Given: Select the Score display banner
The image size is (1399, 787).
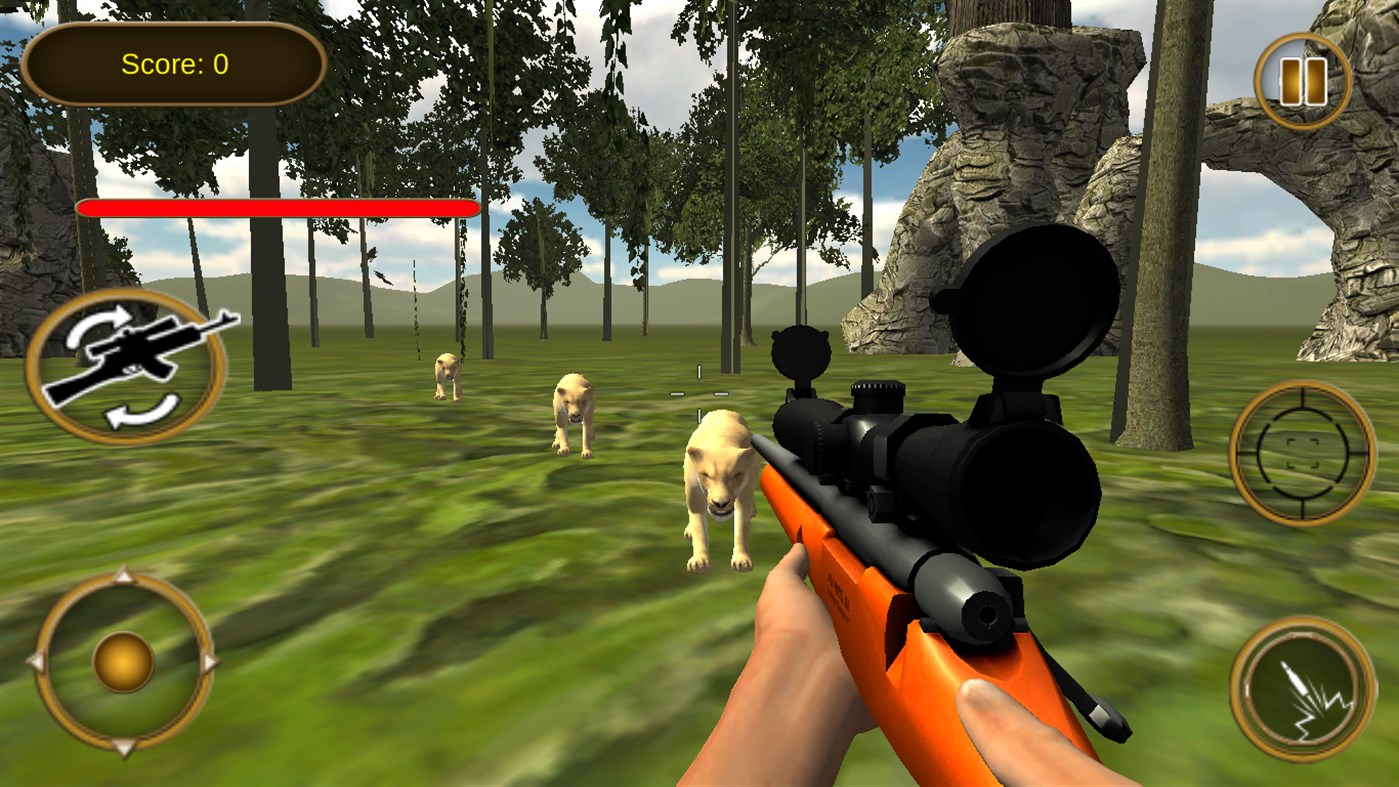Looking at the screenshot, I should point(172,65).
